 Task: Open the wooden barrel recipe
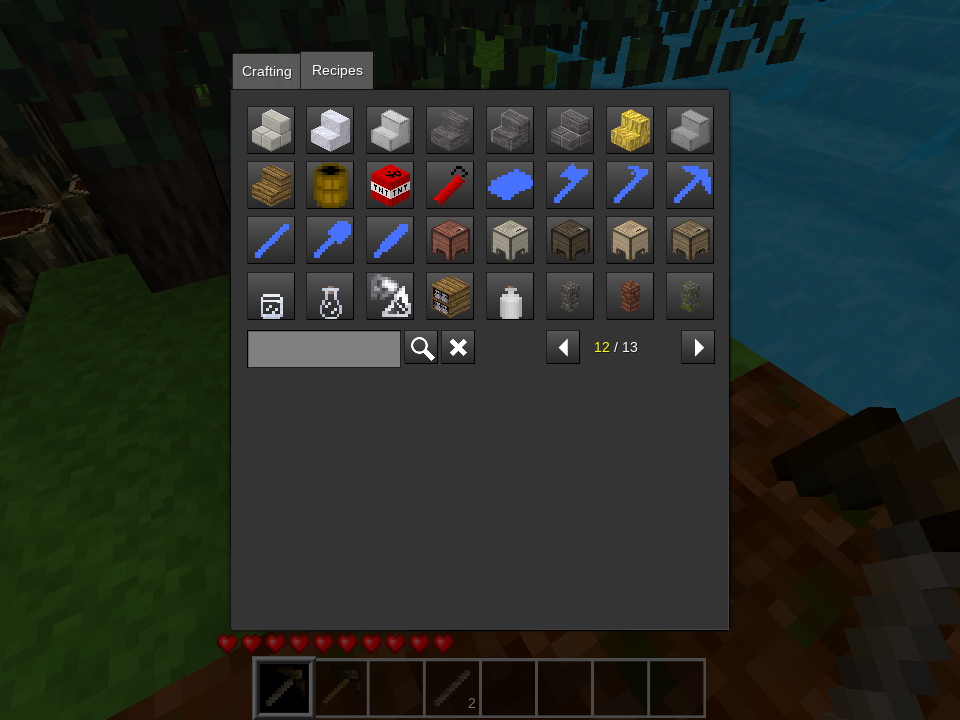point(330,185)
